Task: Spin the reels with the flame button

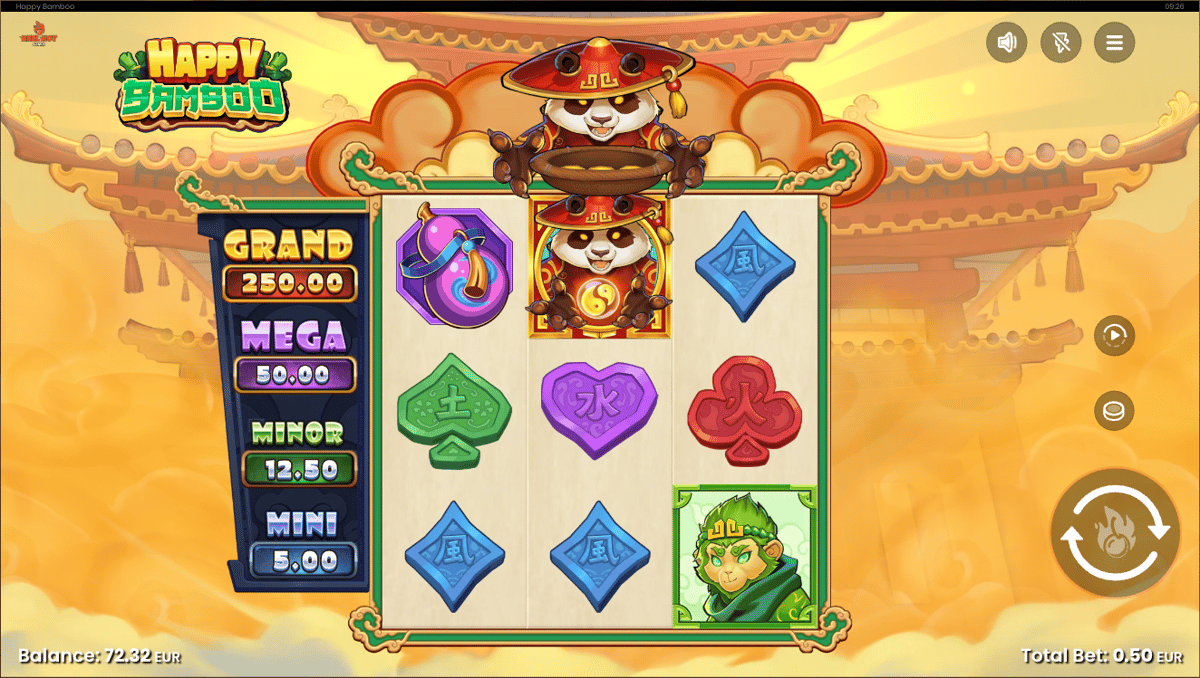Action: point(1114,533)
